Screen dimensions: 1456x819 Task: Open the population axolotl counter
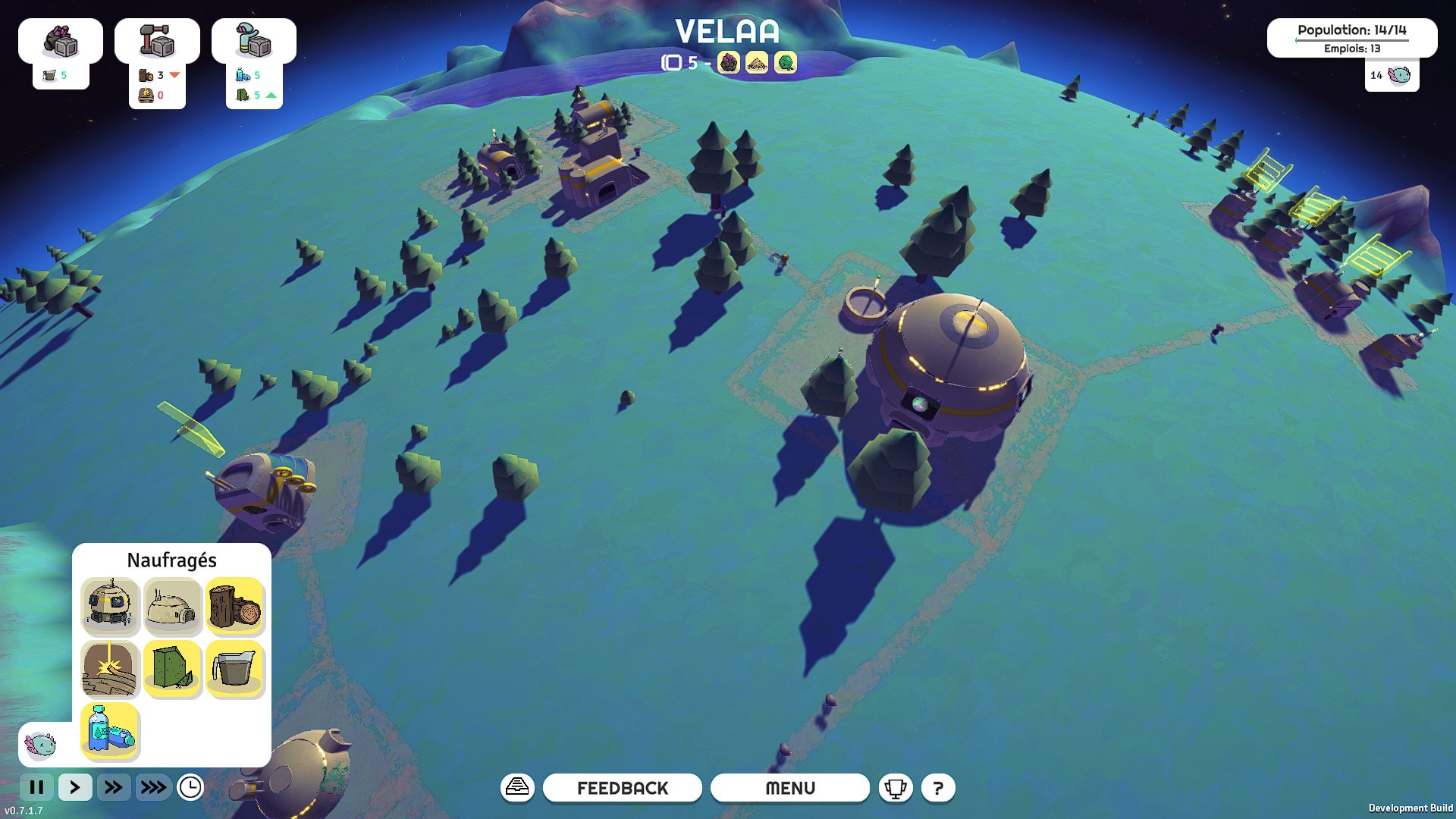coord(1392,75)
